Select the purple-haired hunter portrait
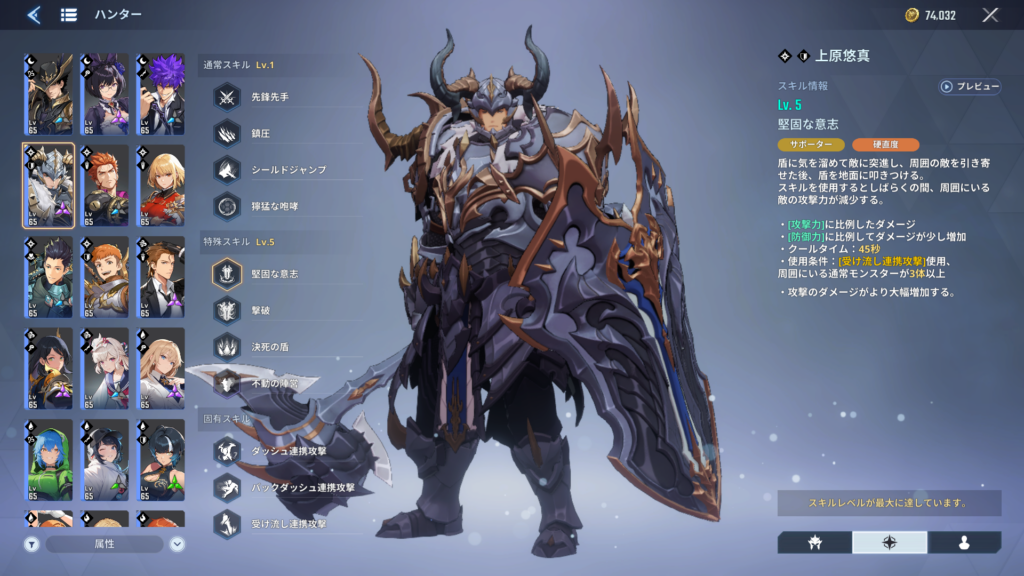 point(160,95)
